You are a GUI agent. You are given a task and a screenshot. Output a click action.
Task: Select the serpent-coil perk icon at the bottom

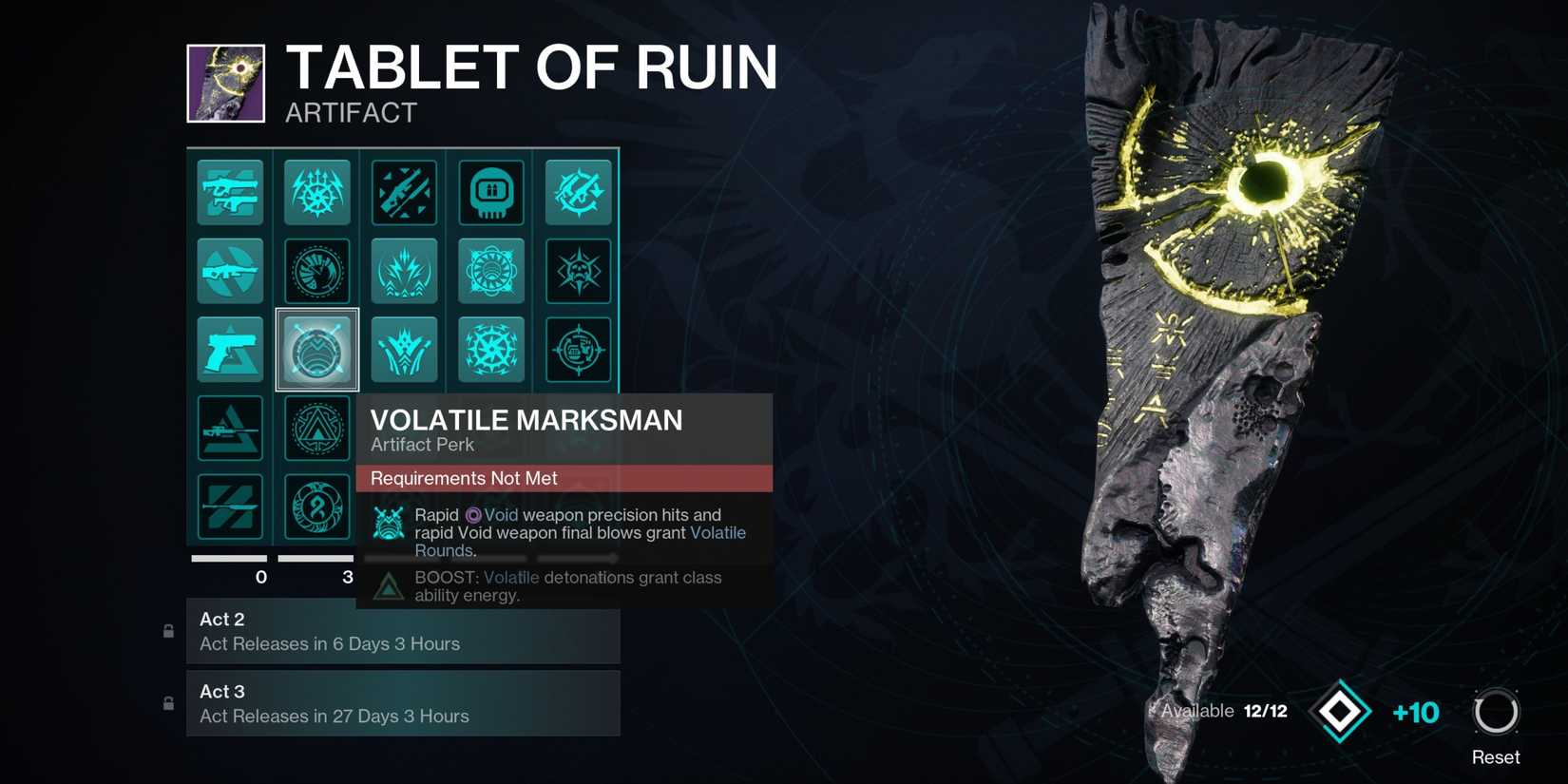(316, 507)
